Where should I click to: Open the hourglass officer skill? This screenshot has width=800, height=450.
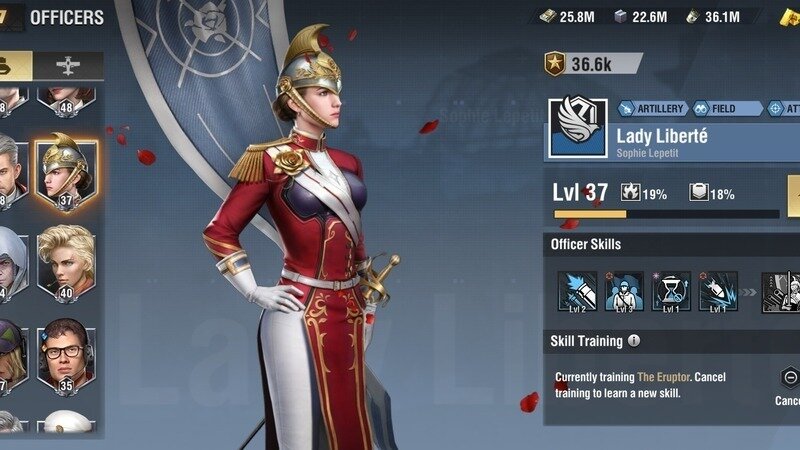click(x=671, y=291)
